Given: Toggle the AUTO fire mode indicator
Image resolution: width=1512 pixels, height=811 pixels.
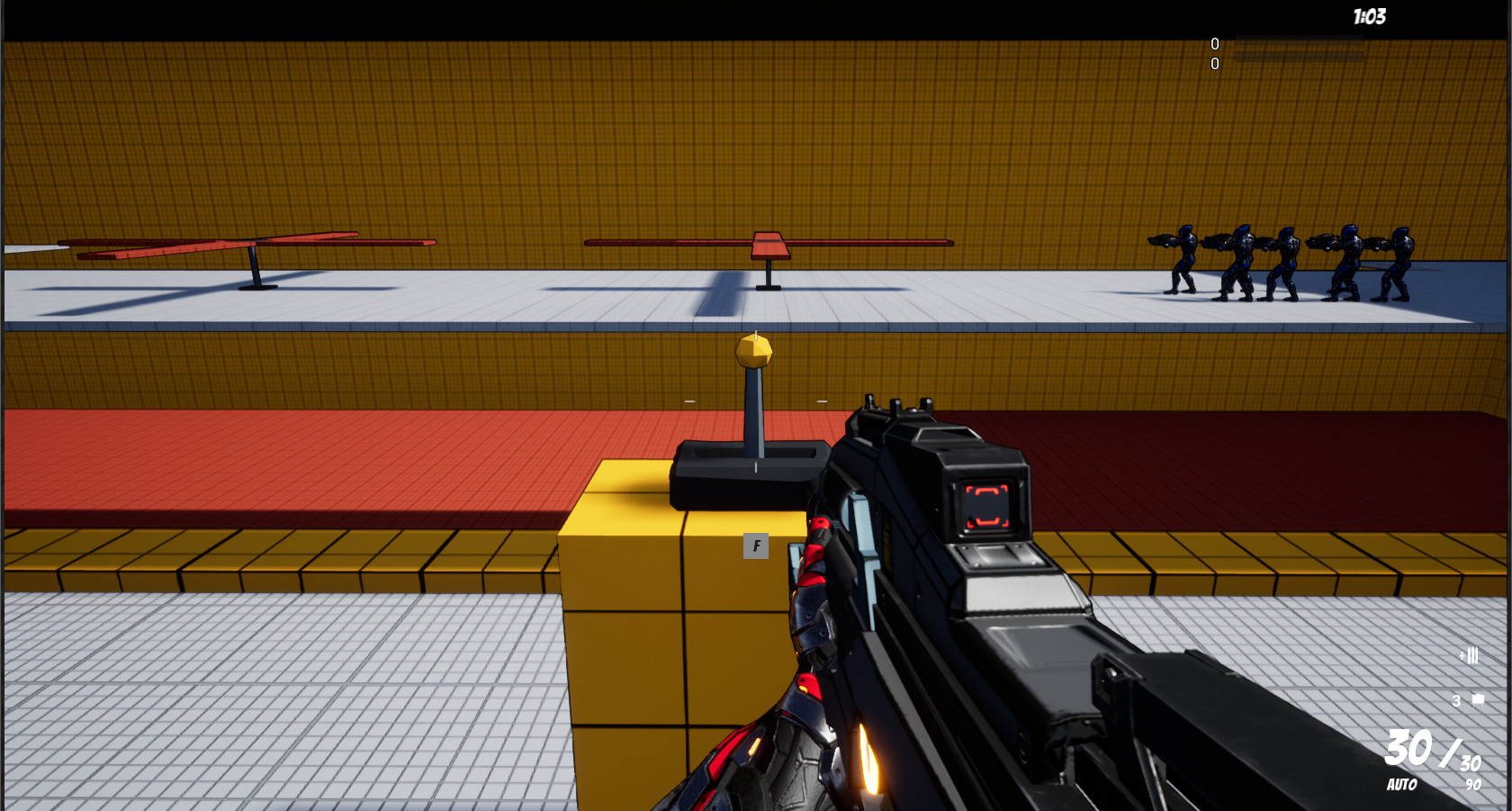Looking at the screenshot, I should pyautogui.click(x=1401, y=784).
